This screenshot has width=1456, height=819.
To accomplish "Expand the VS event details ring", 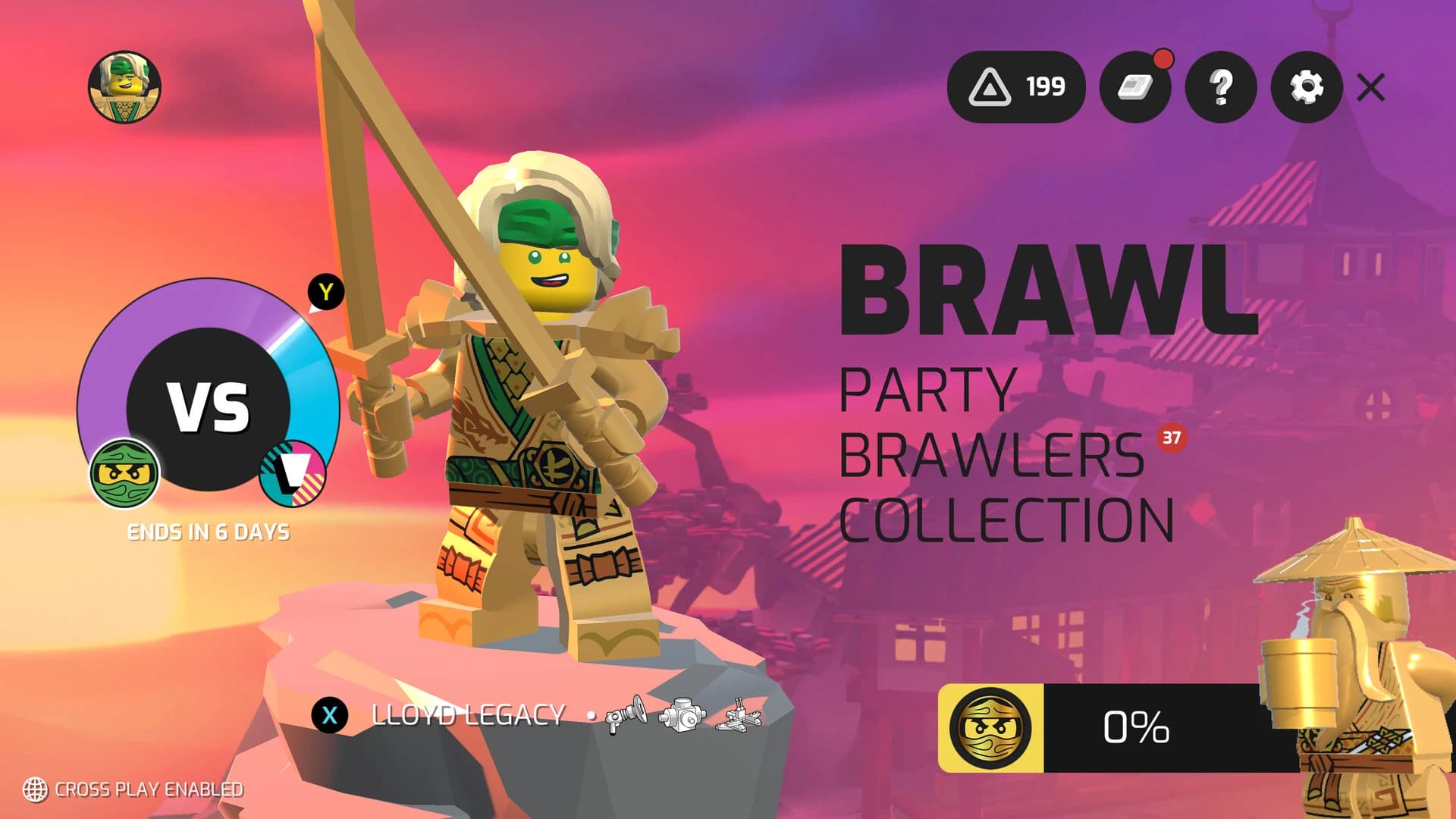I will 209,406.
